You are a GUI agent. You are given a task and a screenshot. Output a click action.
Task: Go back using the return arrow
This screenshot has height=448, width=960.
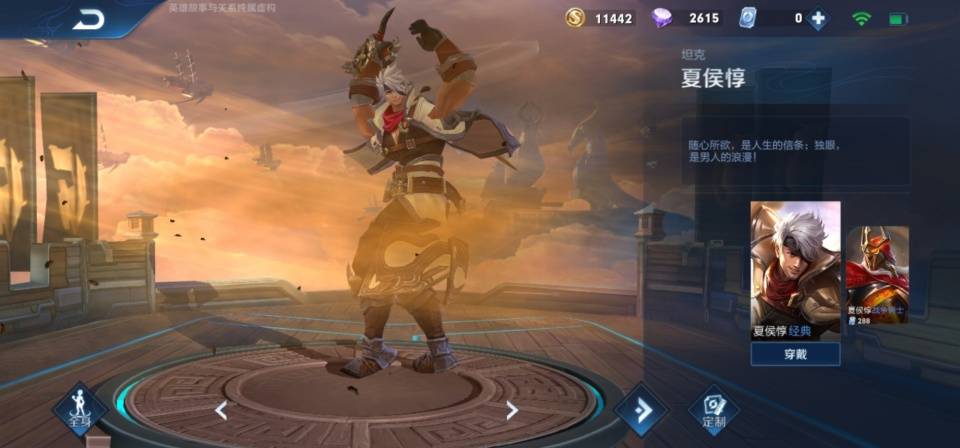pos(88,18)
